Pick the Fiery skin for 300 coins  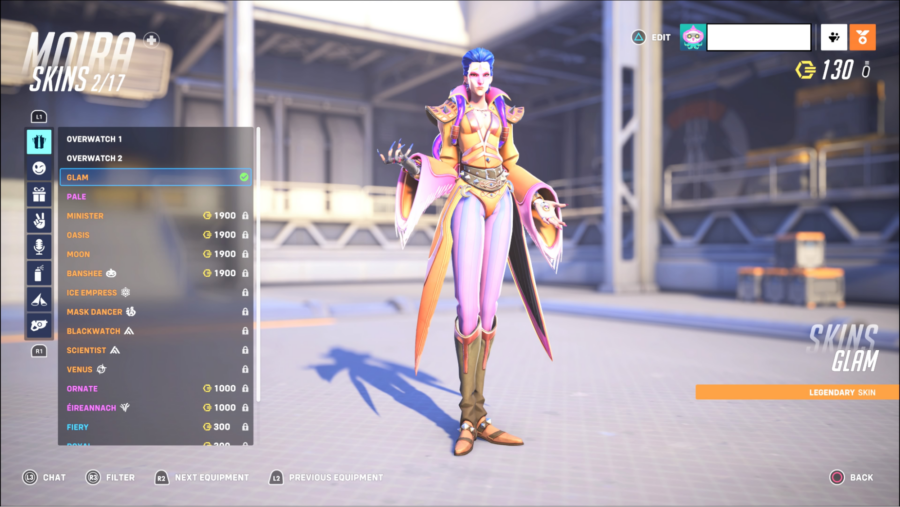155,427
